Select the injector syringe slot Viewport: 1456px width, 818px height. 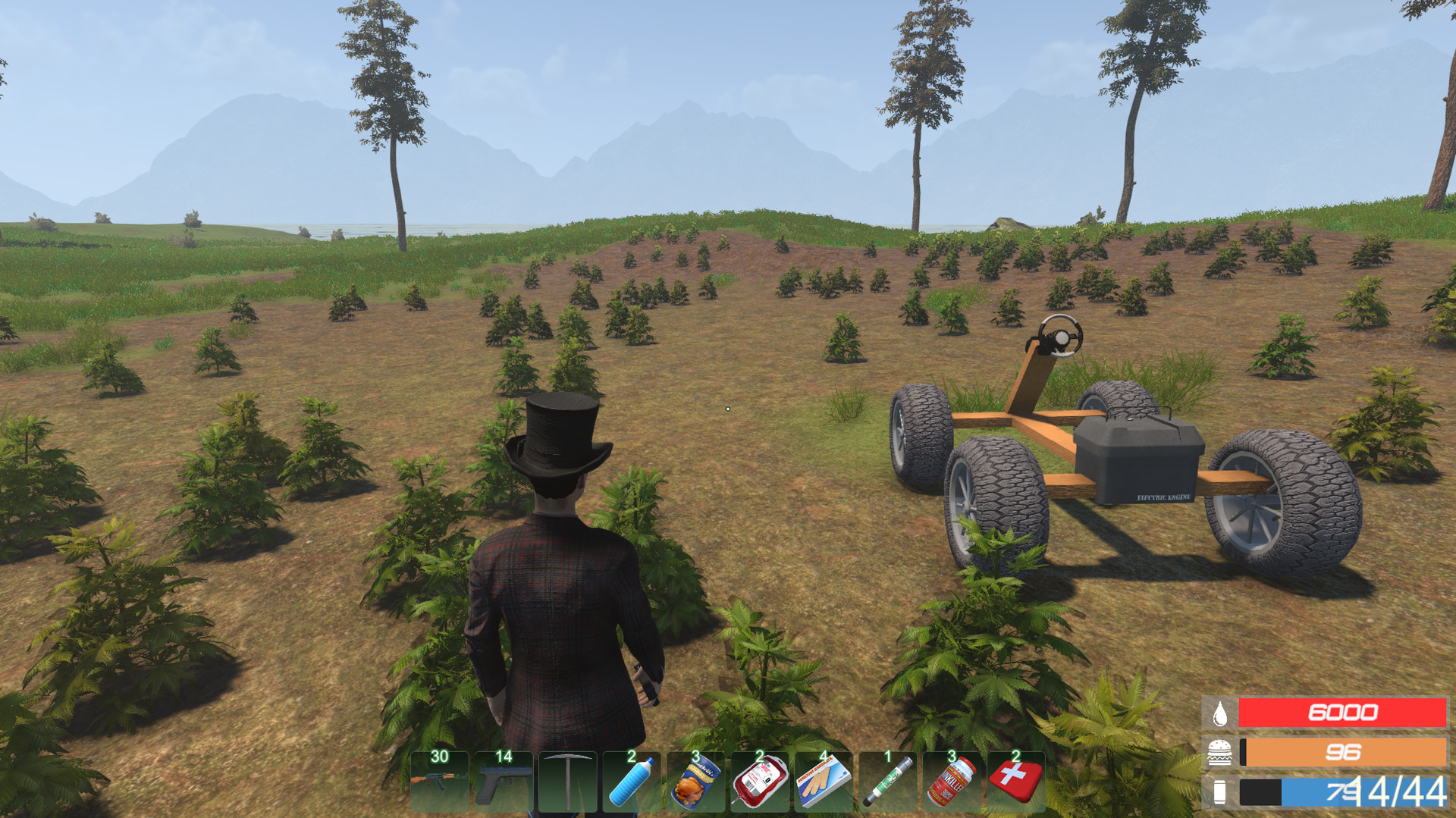[x=887, y=782]
